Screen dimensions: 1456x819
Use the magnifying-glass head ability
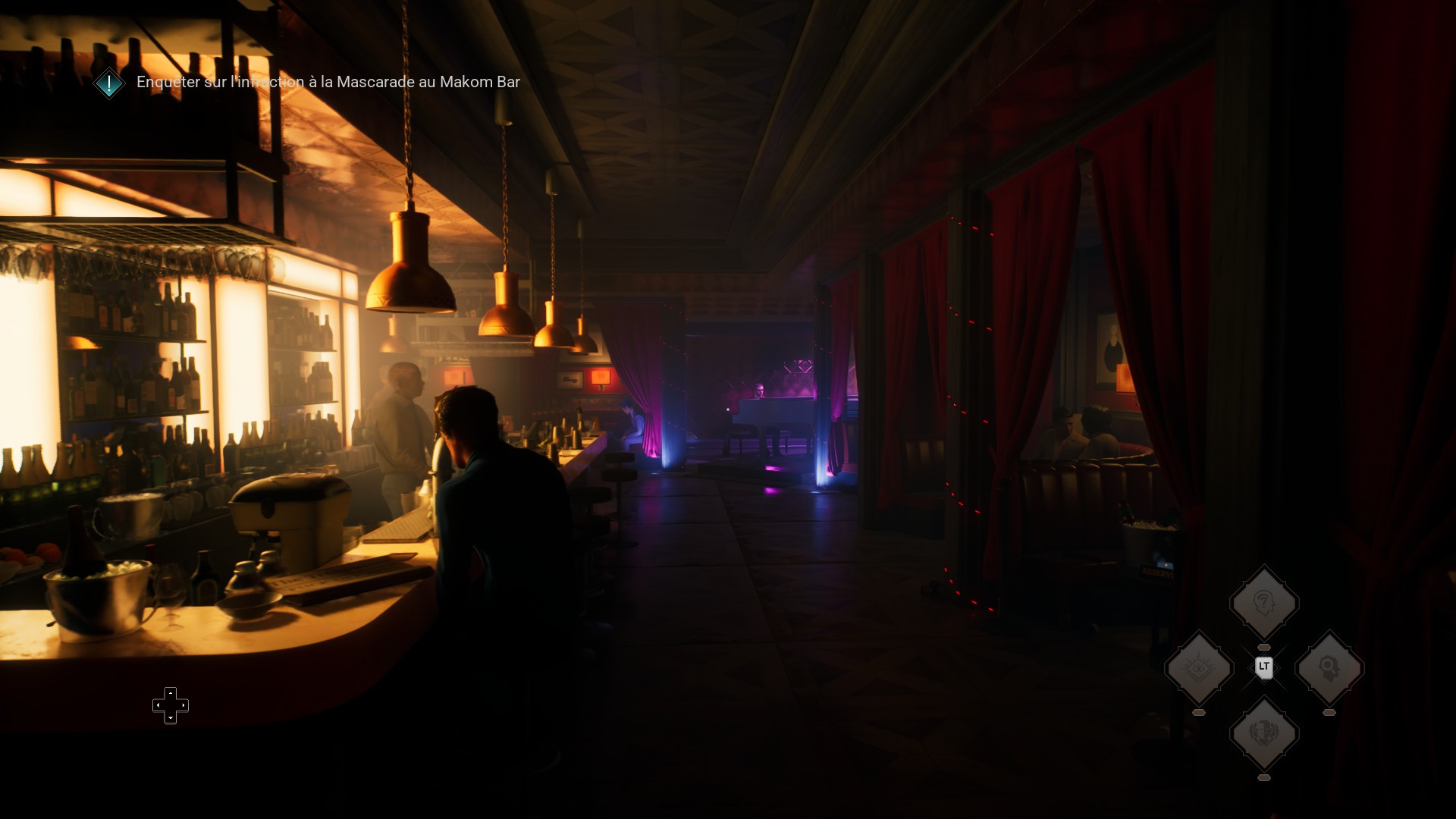pyautogui.click(x=1329, y=668)
